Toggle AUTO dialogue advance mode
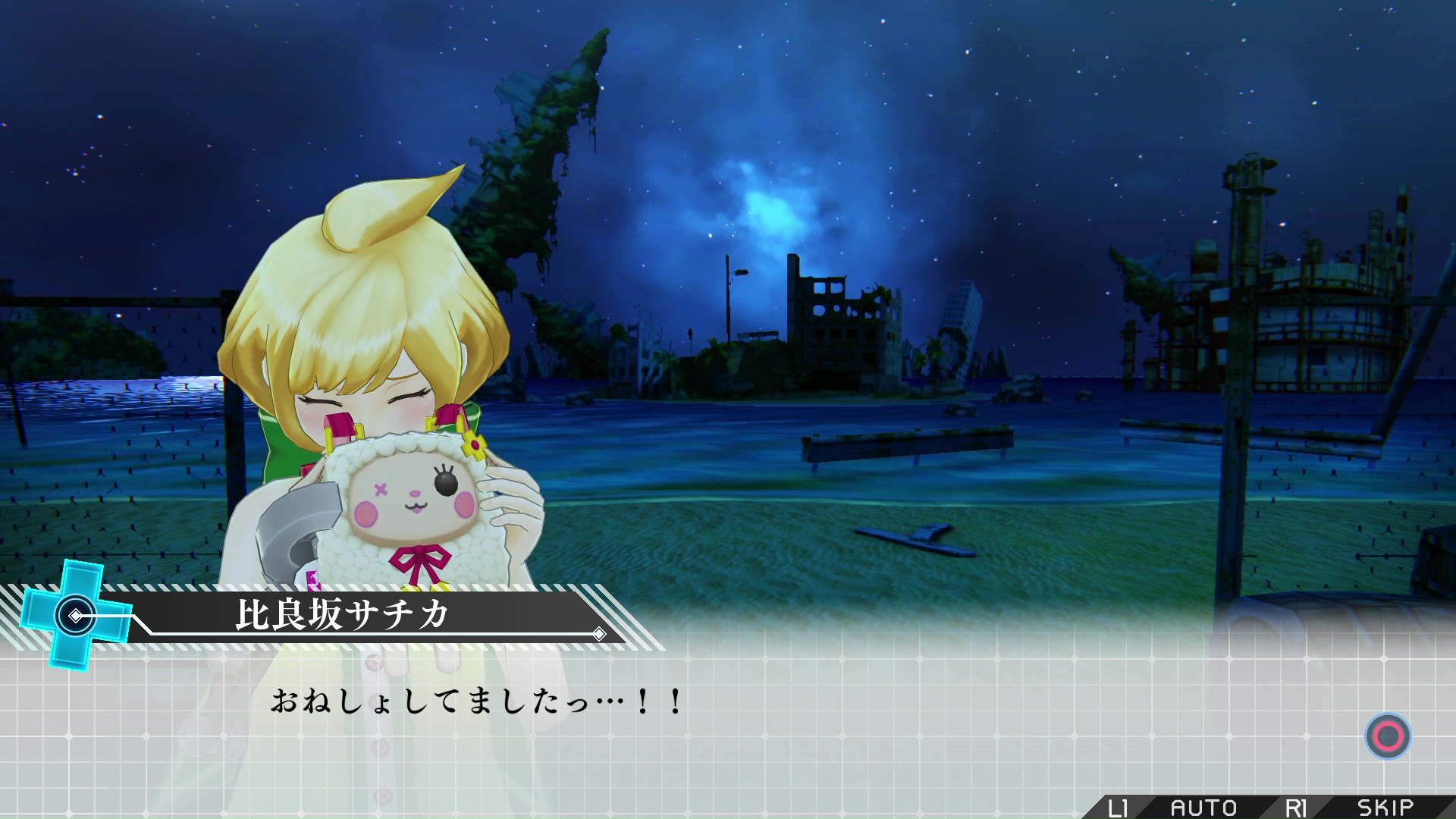 pyautogui.click(x=1203, y=808)
